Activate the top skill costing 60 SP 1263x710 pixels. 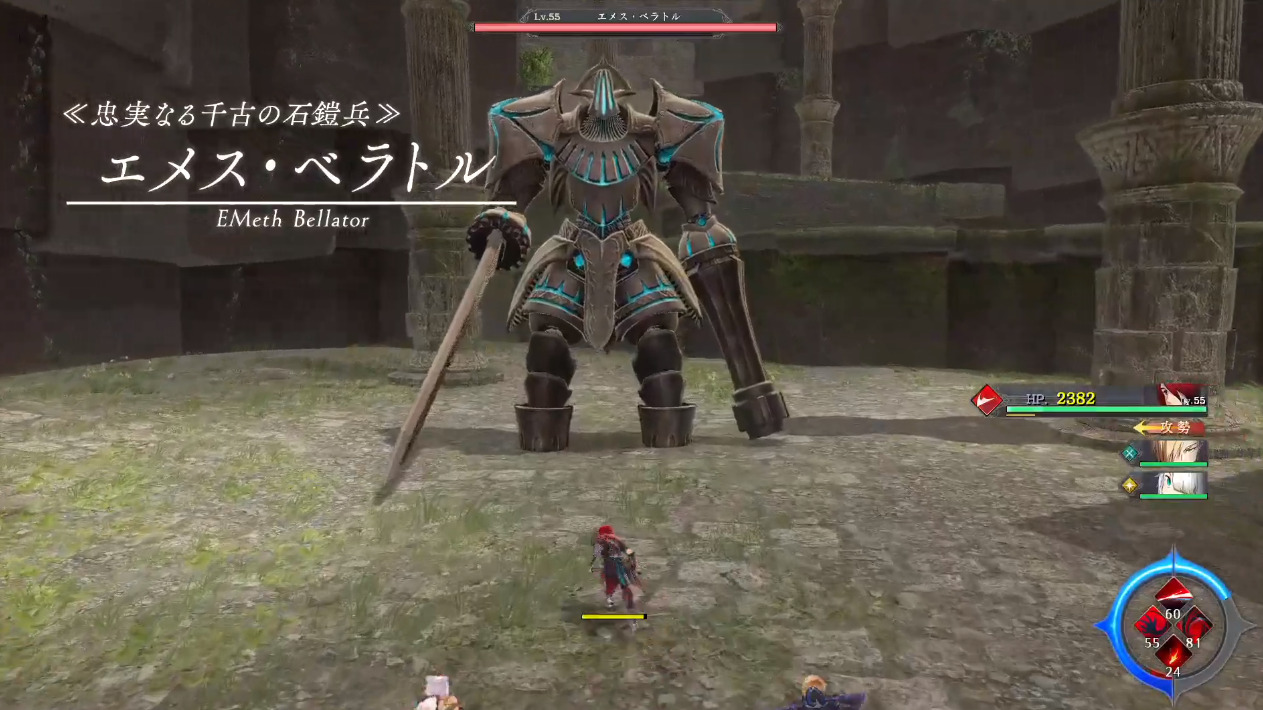[1174, 592]
